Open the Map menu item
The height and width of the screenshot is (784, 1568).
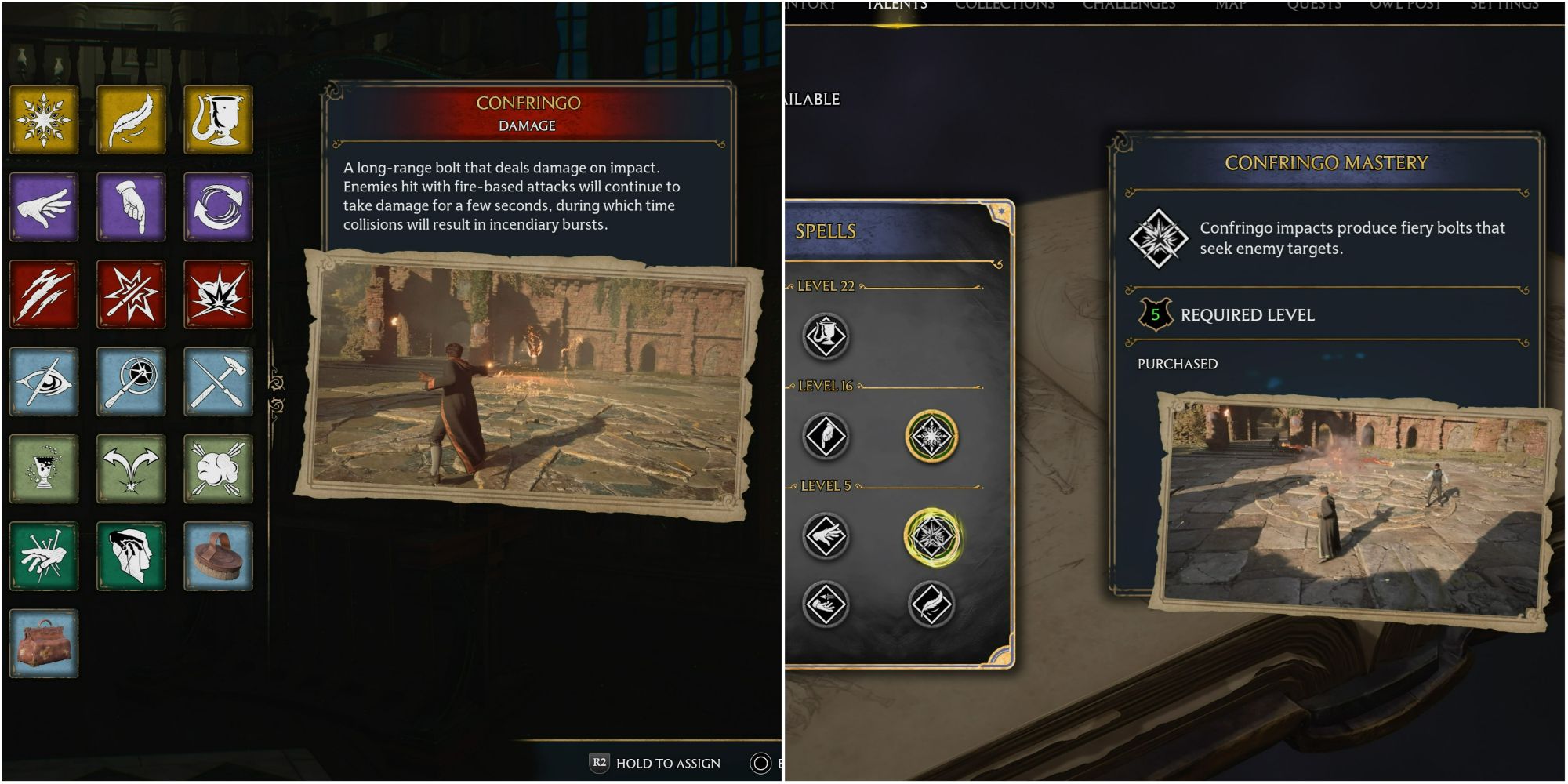pos(1231,5)
